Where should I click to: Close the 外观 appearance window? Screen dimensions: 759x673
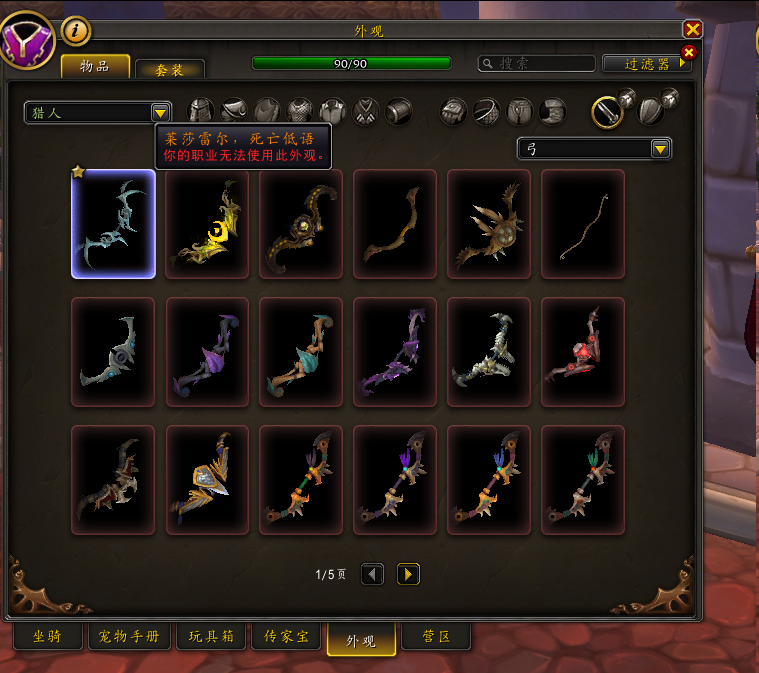point(692,30)
